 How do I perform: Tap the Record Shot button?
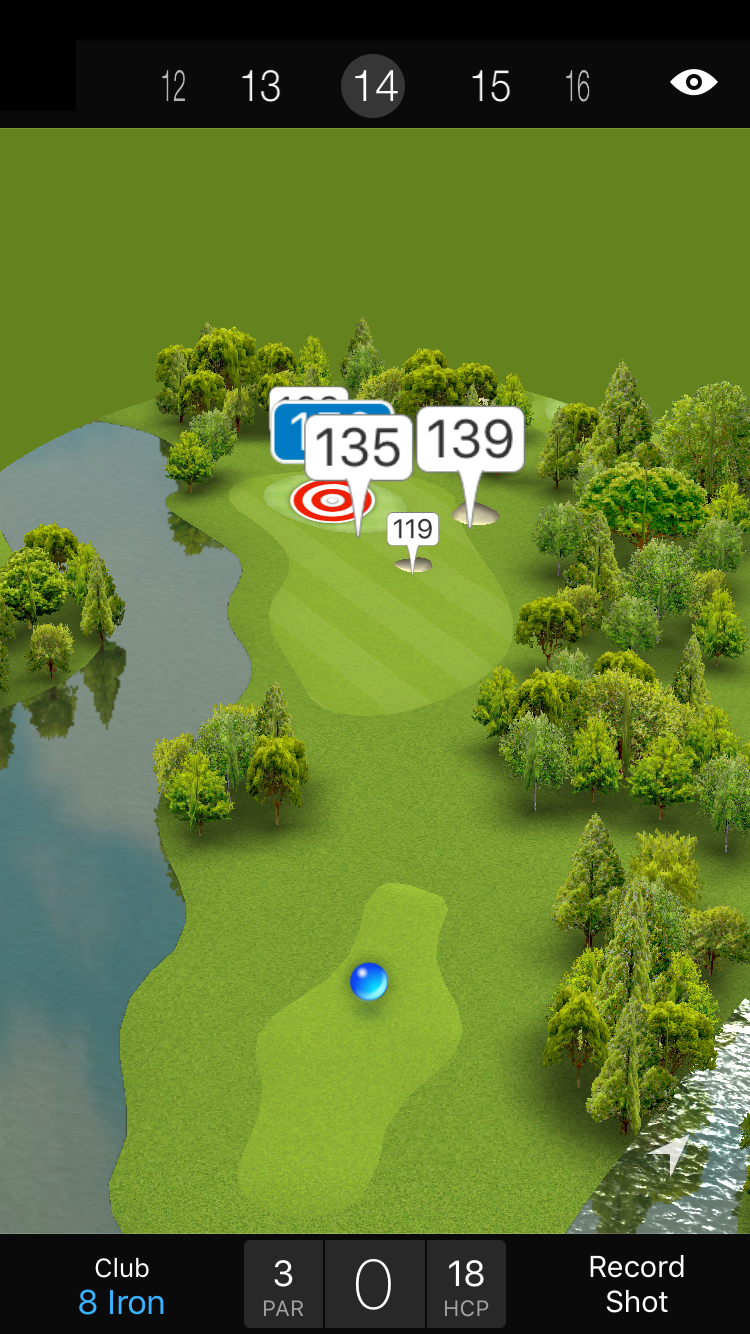[x=636, y=1284]
